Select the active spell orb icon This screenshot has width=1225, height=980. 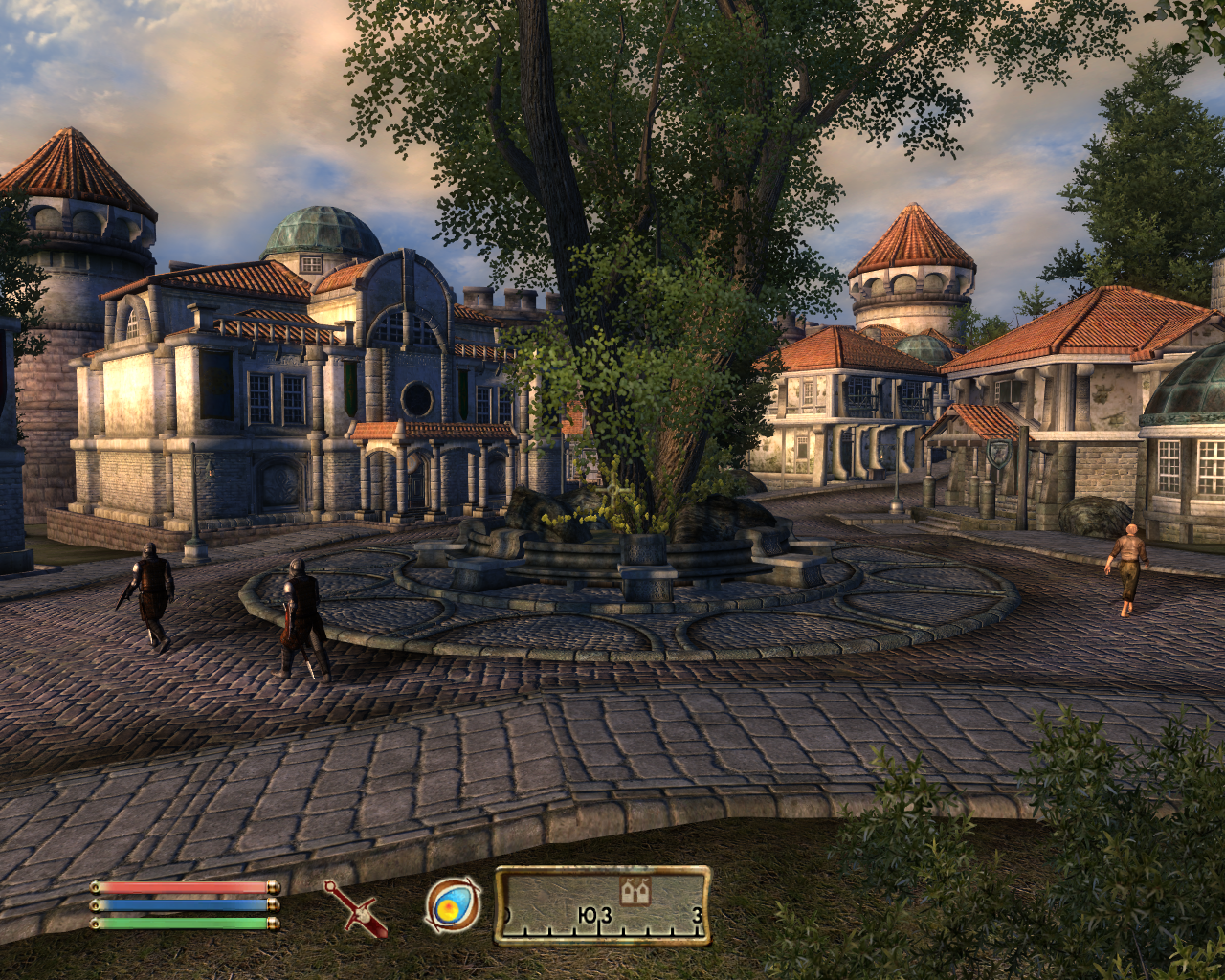pos(452,904)
